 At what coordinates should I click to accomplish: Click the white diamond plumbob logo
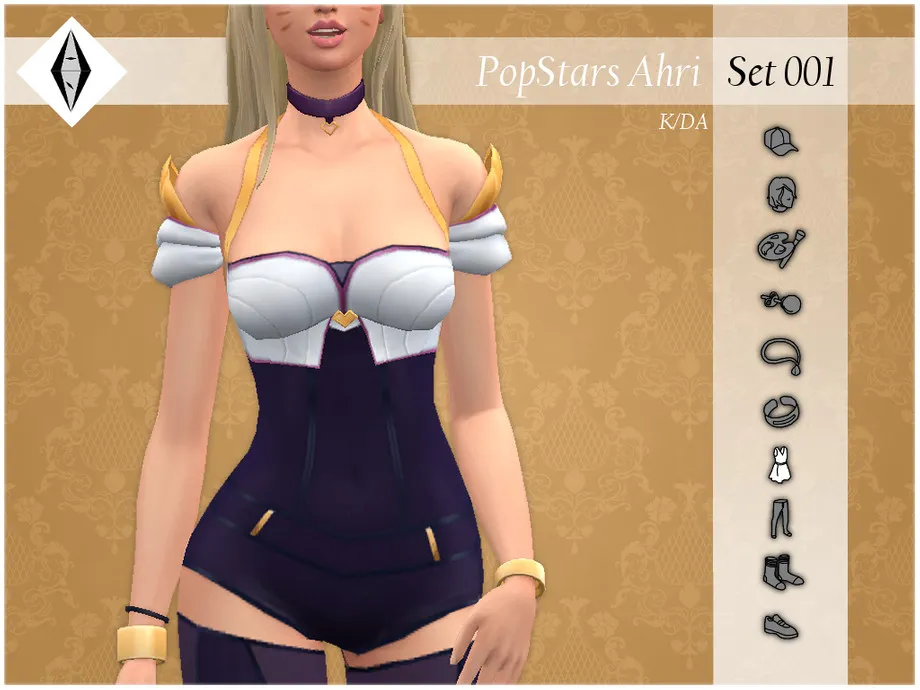coord(70,71)
